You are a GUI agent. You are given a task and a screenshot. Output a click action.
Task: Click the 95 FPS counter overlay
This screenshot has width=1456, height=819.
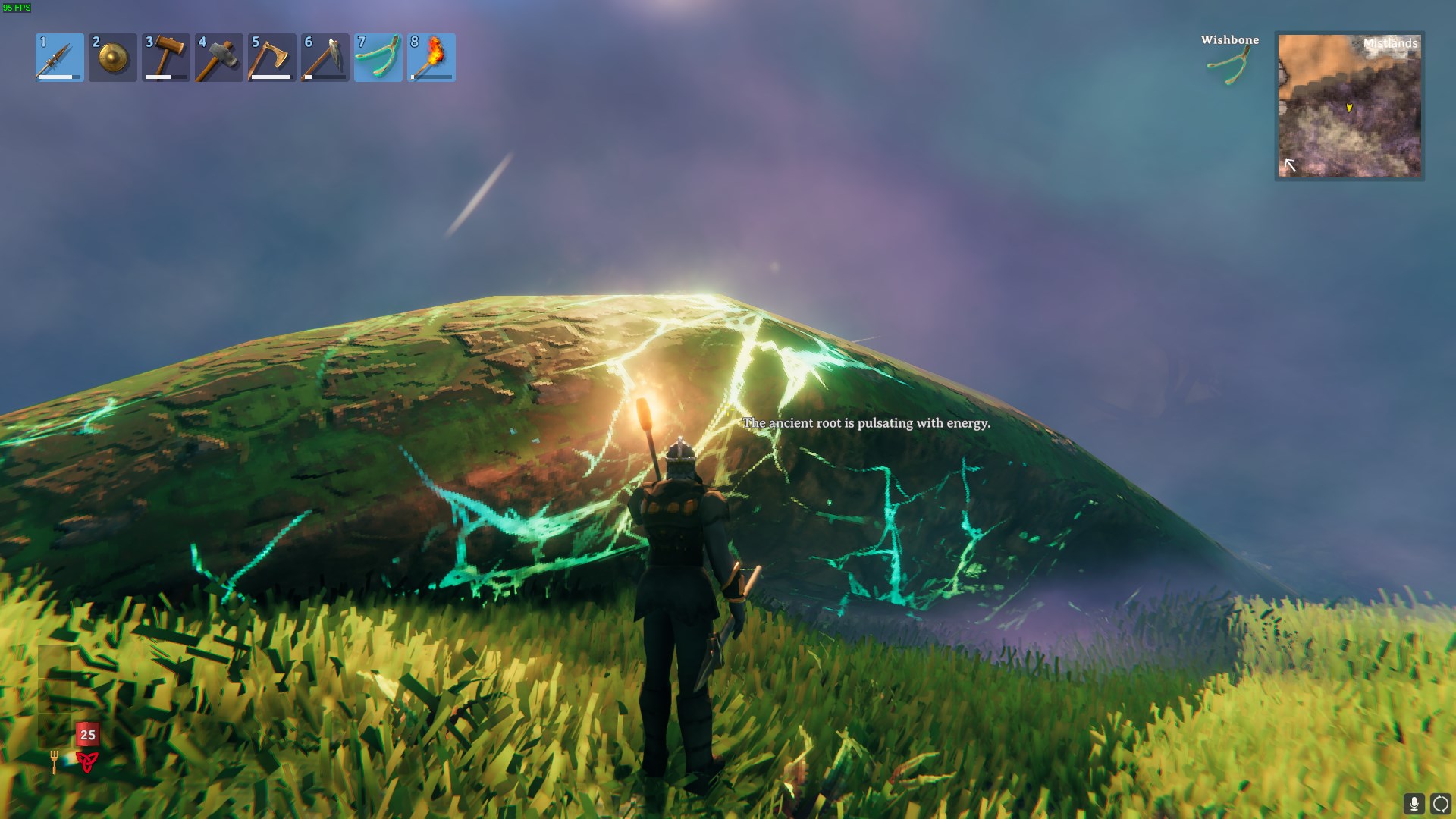(x=17, y=8)
